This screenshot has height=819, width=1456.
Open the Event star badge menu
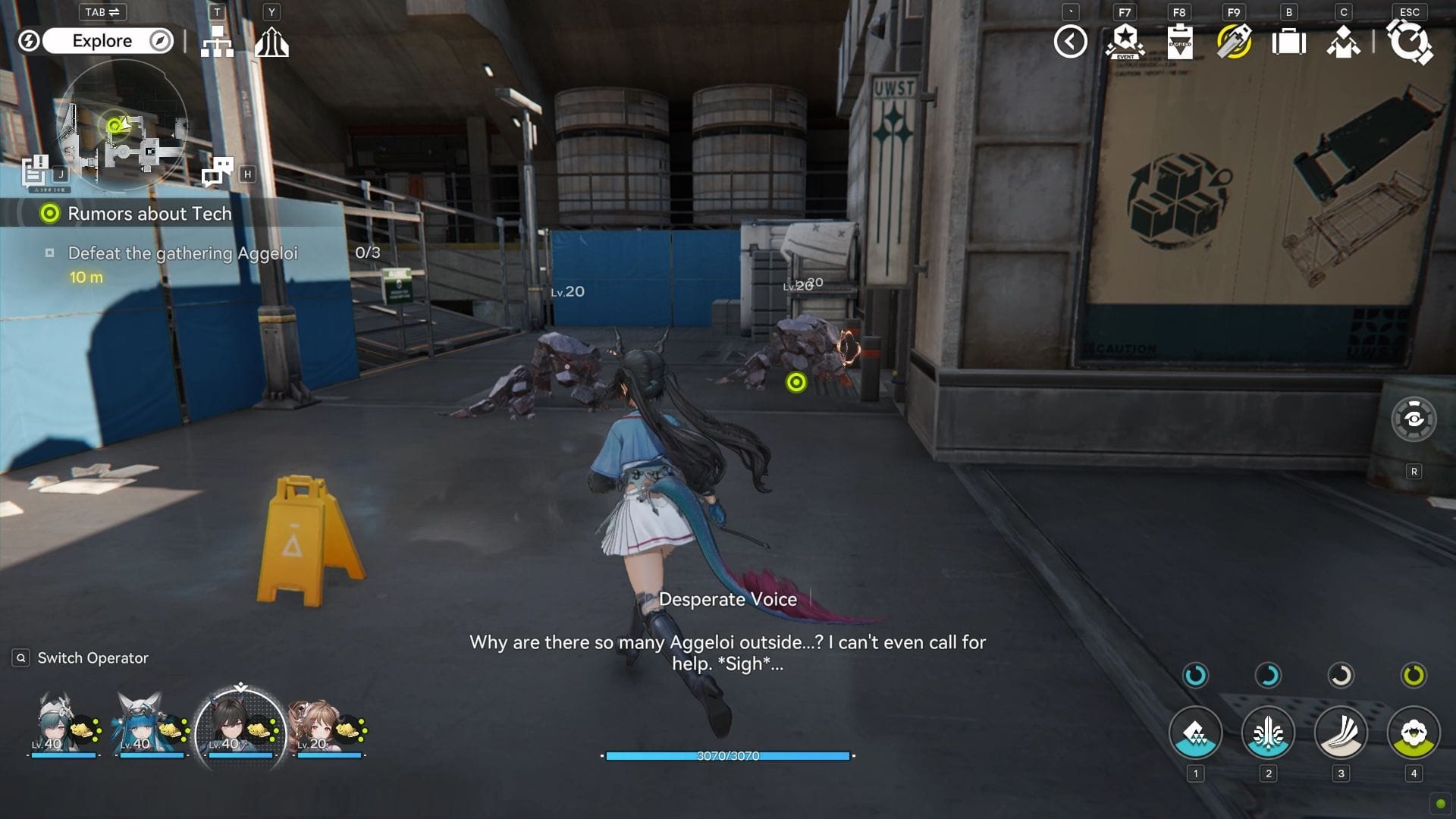pos(1125,42)
